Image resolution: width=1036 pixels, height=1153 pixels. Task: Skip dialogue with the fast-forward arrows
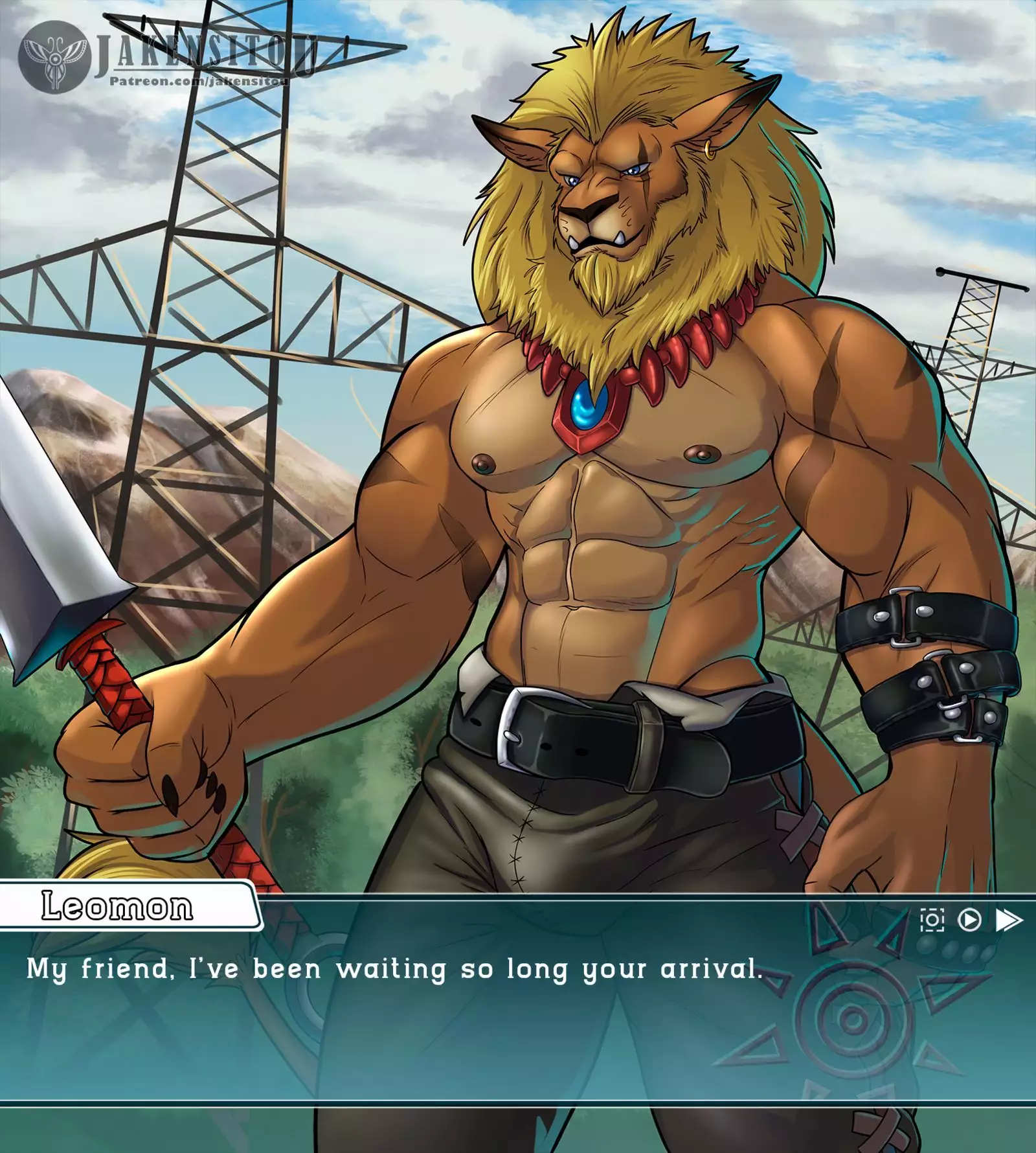[x=1008, y=920]
